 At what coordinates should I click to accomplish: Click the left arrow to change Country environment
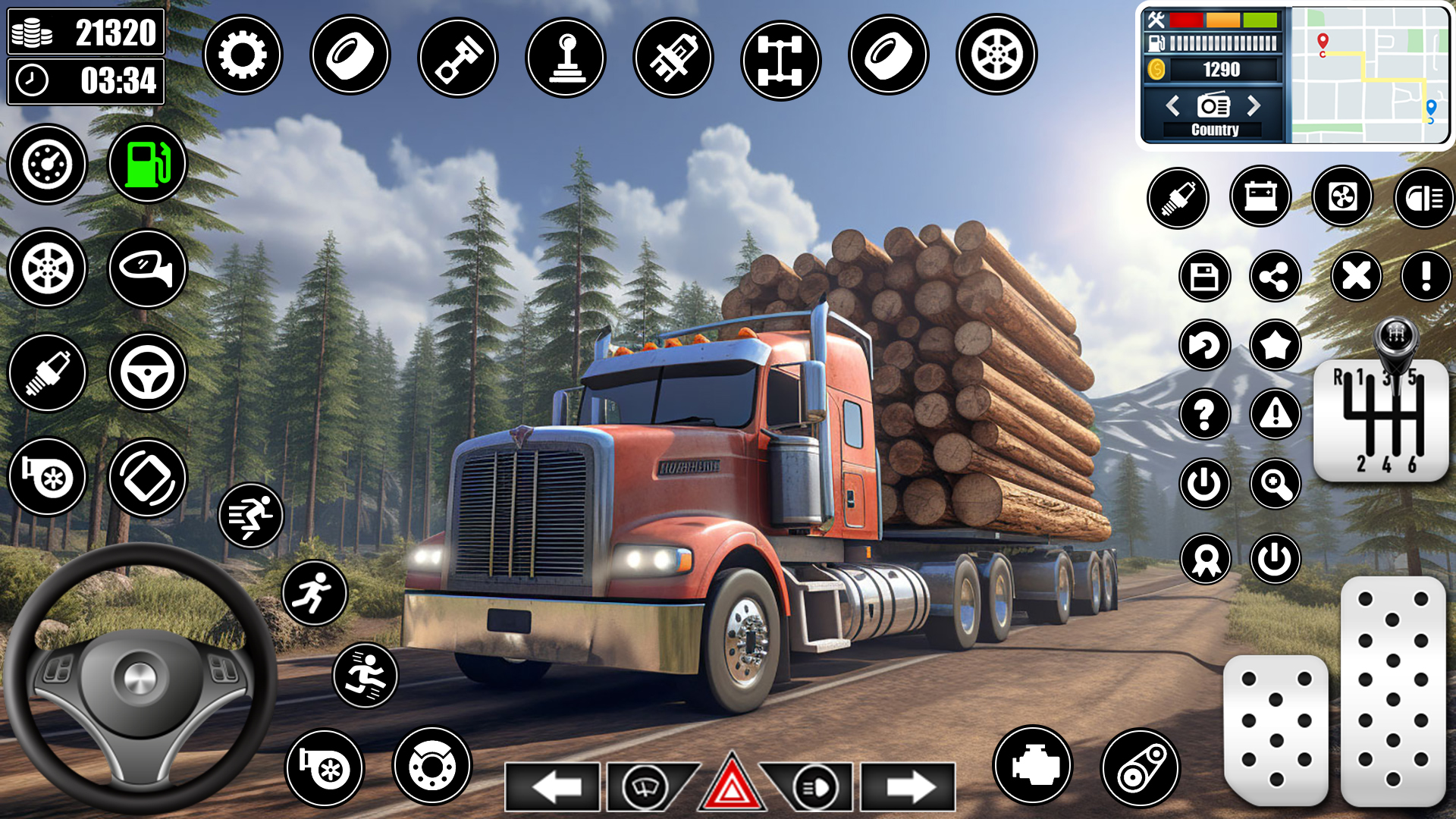pyautogui.click(x=1174, y=107)
